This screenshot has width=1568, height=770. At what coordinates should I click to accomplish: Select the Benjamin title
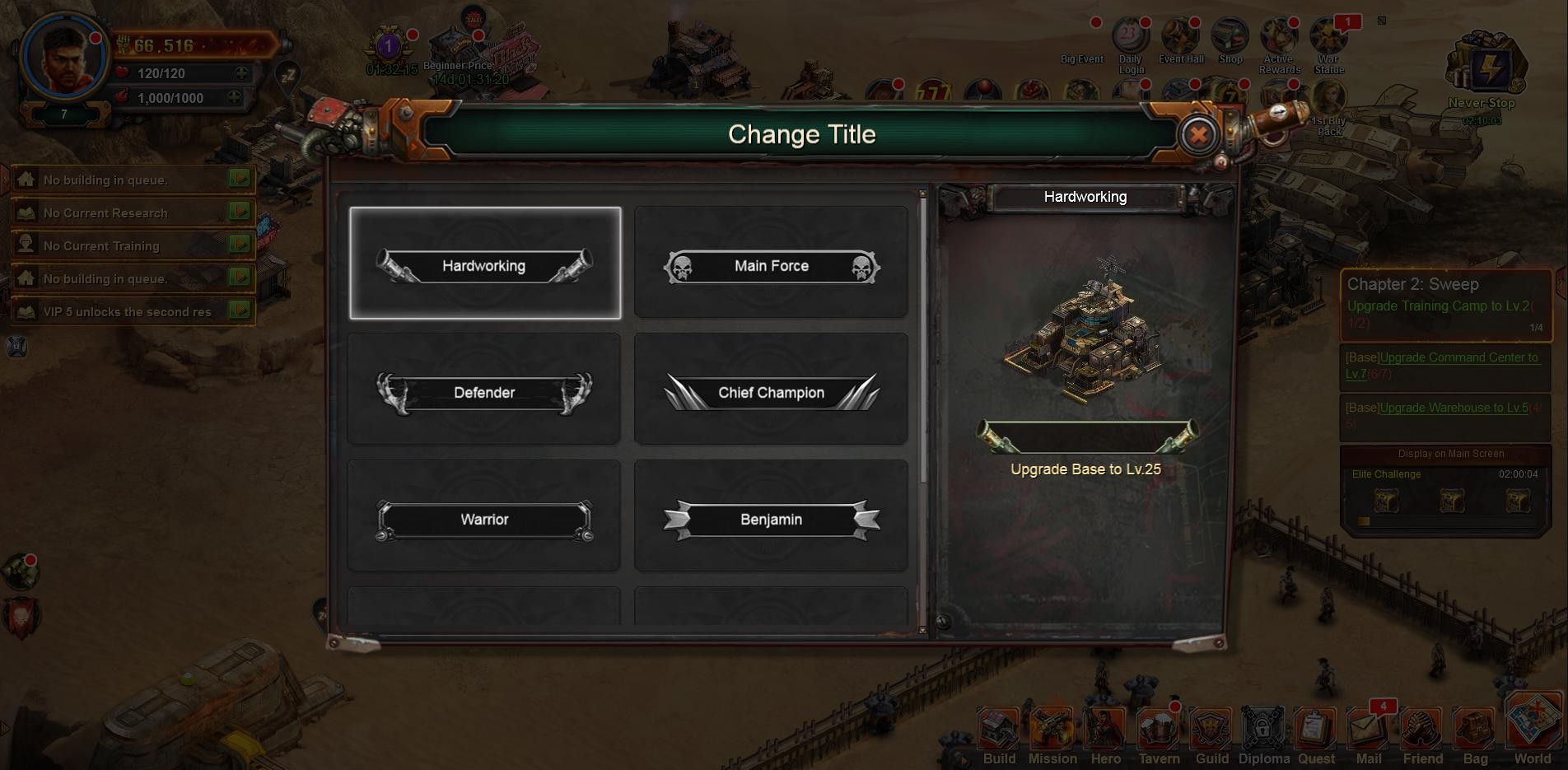click(771, 517)
